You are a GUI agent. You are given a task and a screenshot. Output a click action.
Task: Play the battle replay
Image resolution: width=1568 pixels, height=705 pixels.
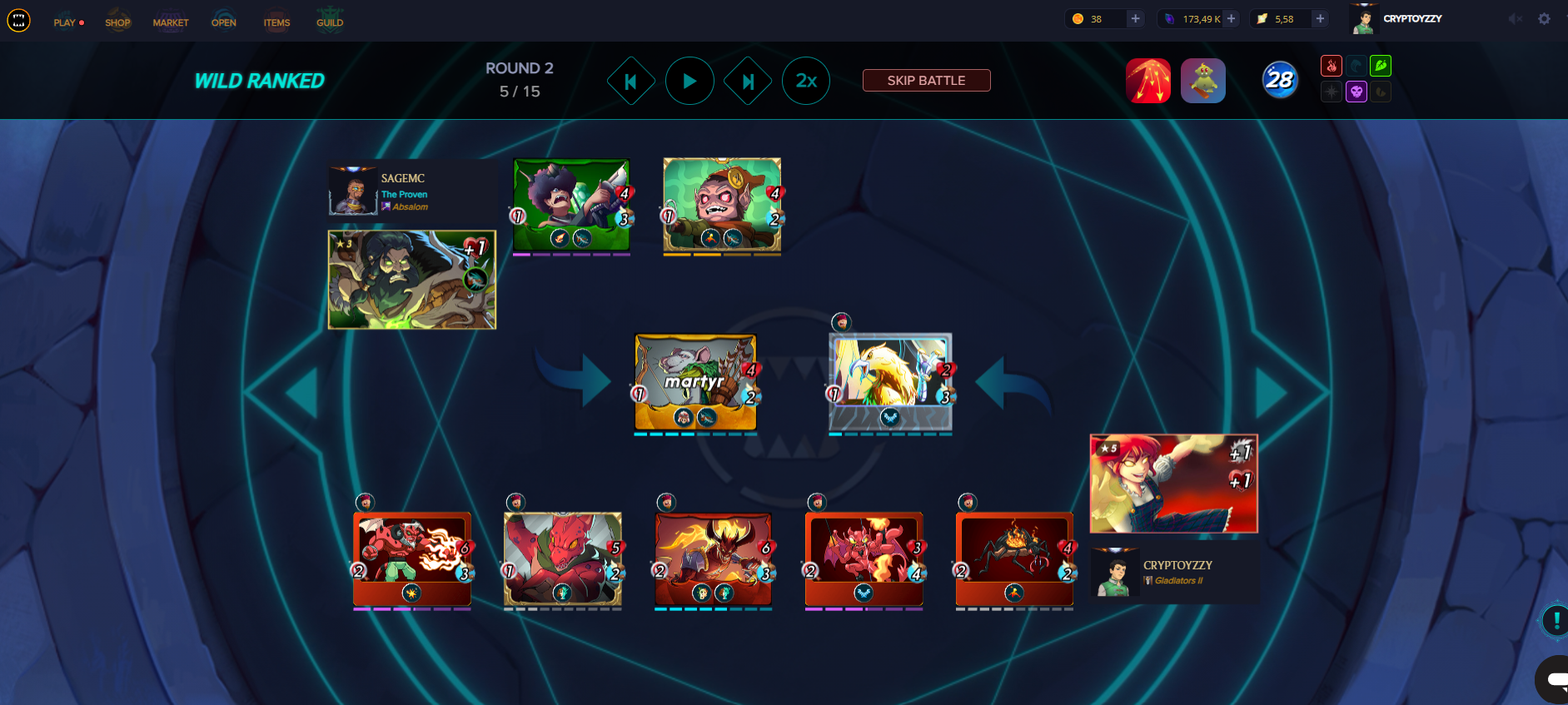[x=689, y=81]
